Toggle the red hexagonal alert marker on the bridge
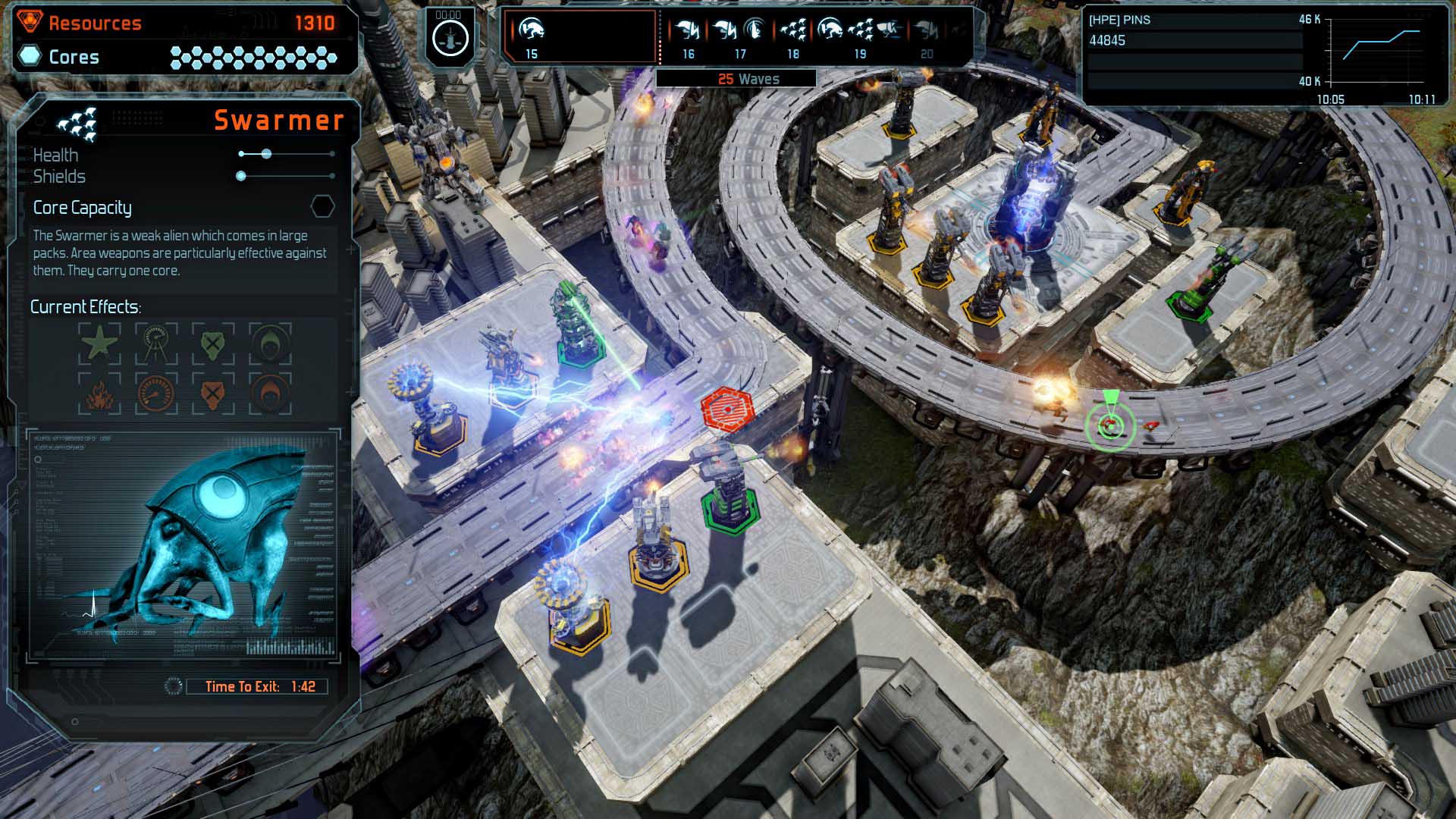Viewport: 1456px width, 819px height. pos(729,411)
